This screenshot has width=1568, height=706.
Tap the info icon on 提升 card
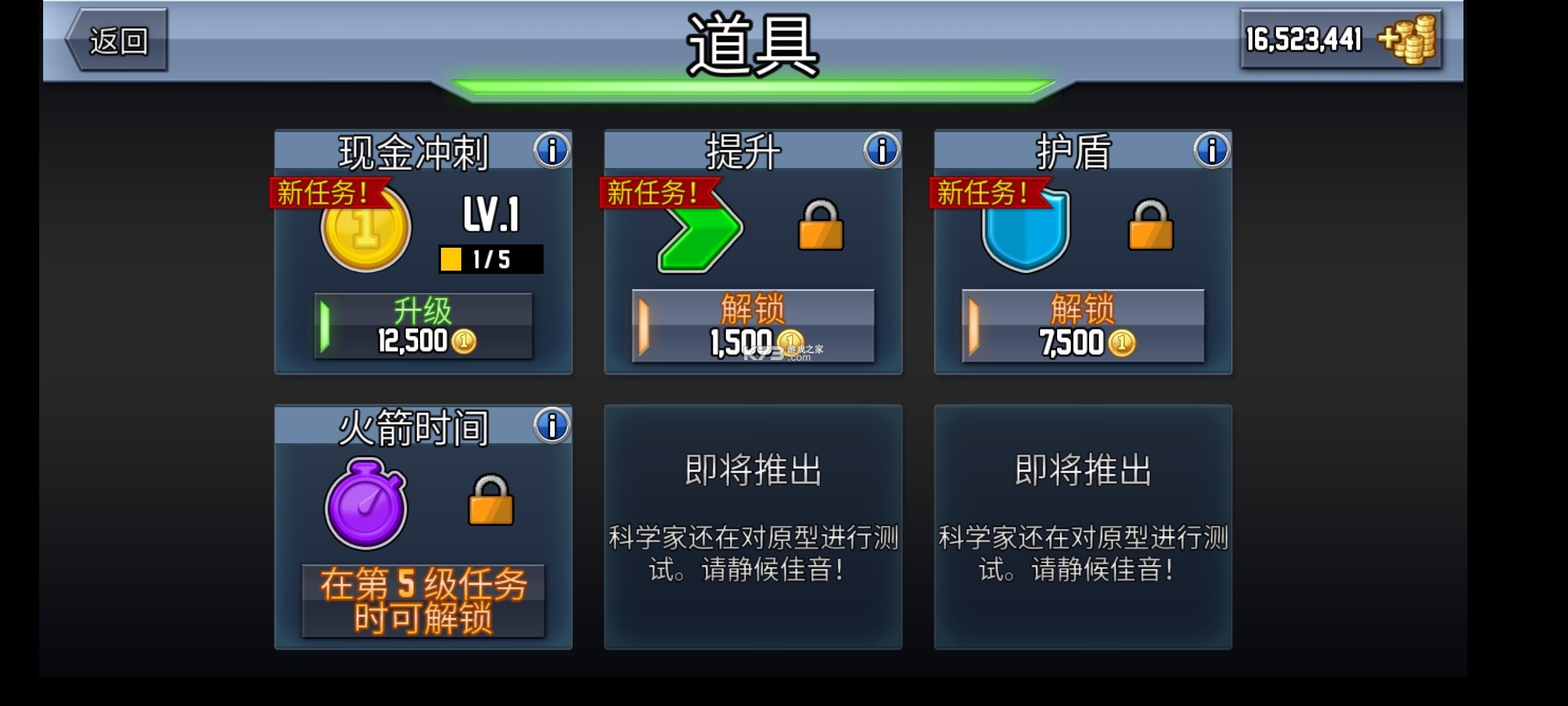point(879,149)
